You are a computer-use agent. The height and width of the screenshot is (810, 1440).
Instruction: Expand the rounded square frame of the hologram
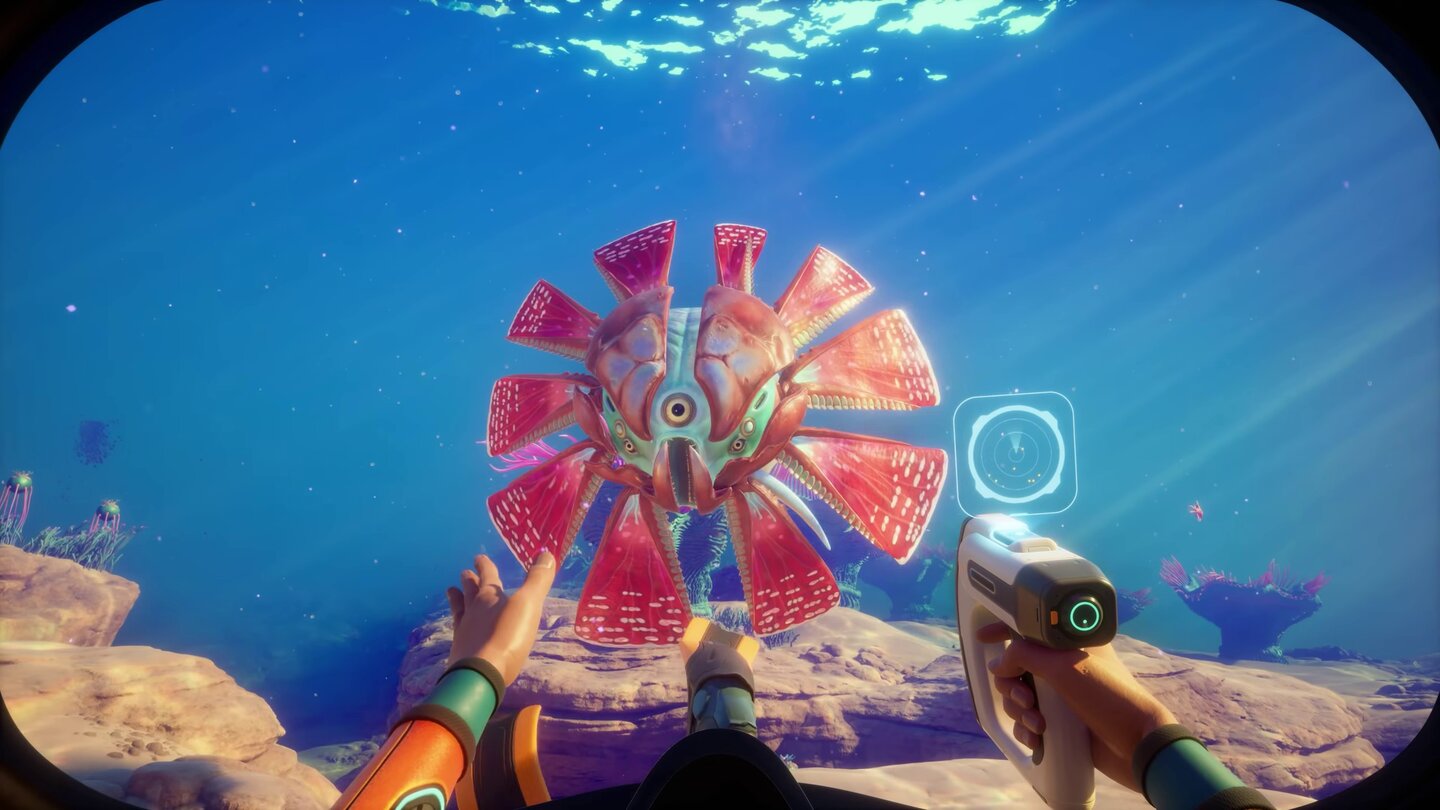pos(957,453)
